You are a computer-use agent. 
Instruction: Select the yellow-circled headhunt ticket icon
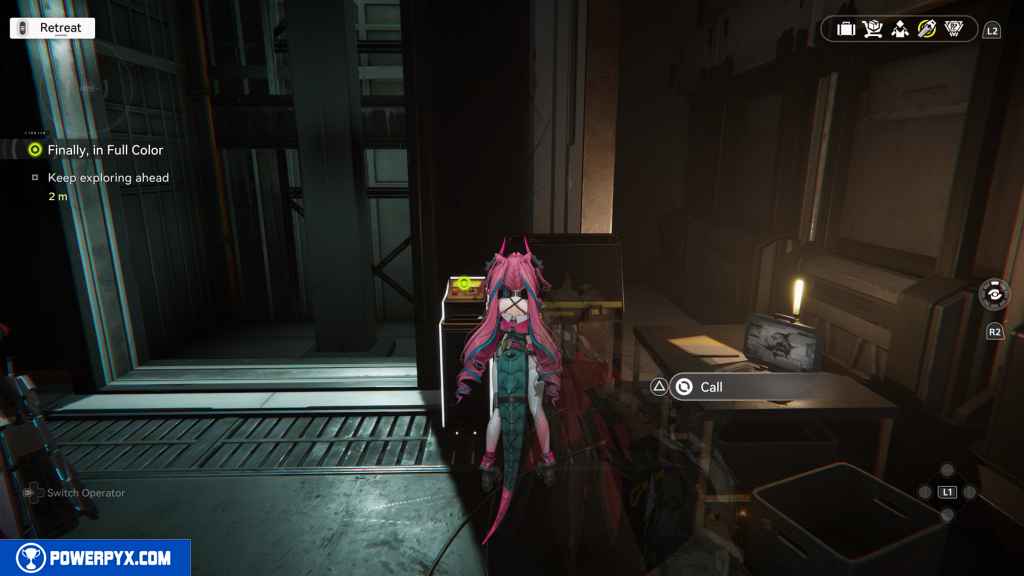click(x=926, y=29)
